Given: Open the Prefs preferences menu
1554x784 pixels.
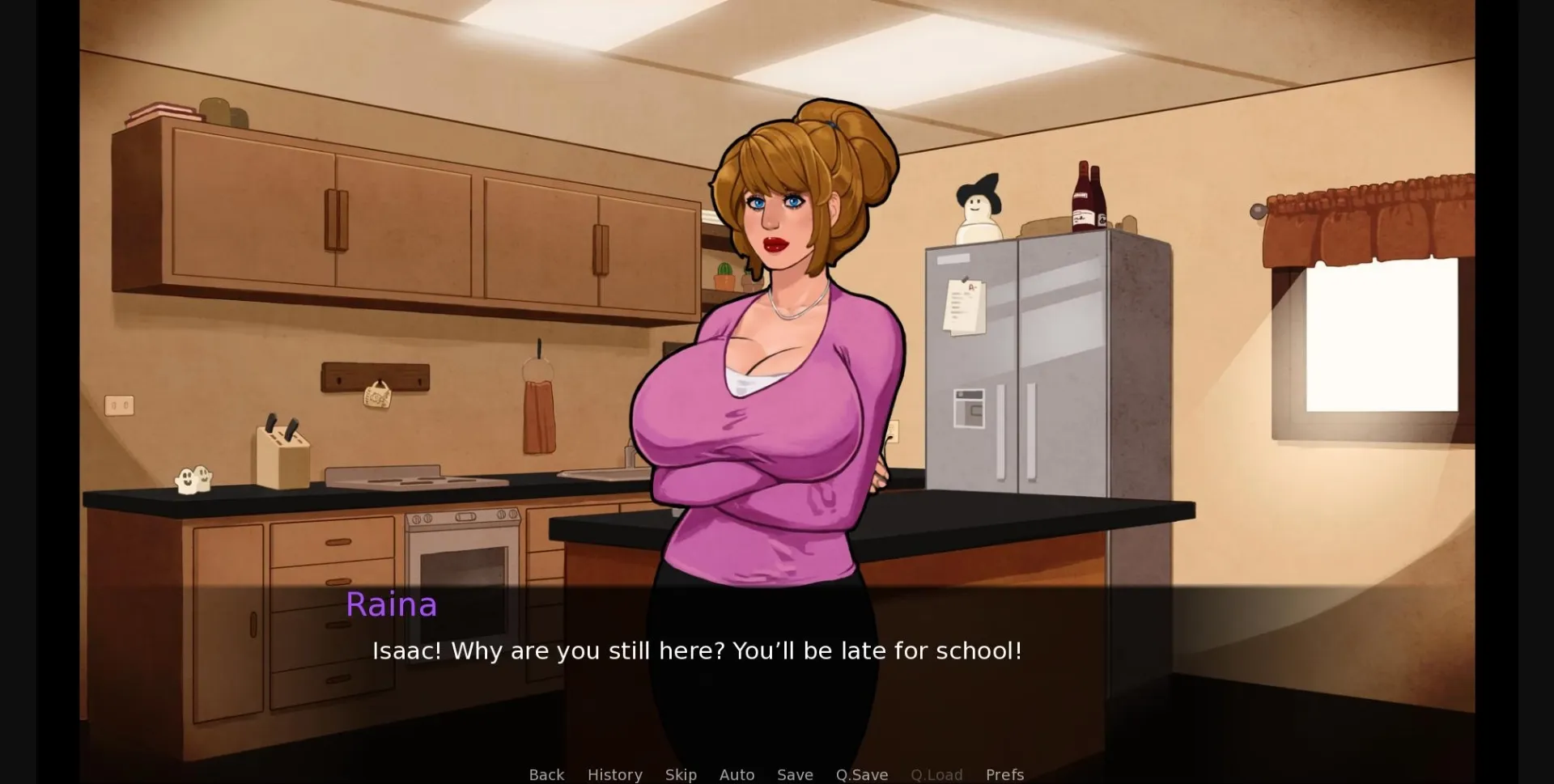Looking at the screenshot, I should (x=1004, y=774).
